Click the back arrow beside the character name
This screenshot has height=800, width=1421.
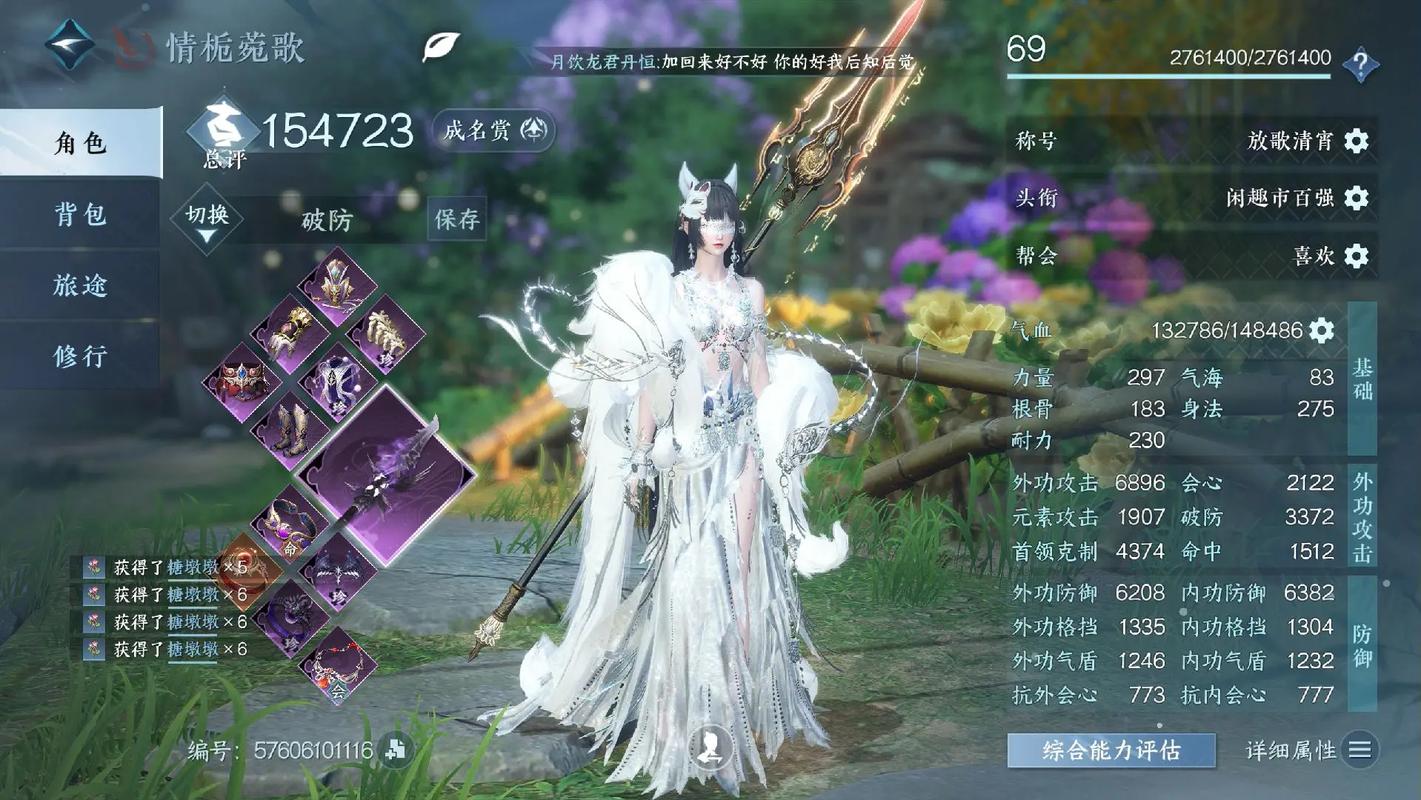(x=70, y=45)
